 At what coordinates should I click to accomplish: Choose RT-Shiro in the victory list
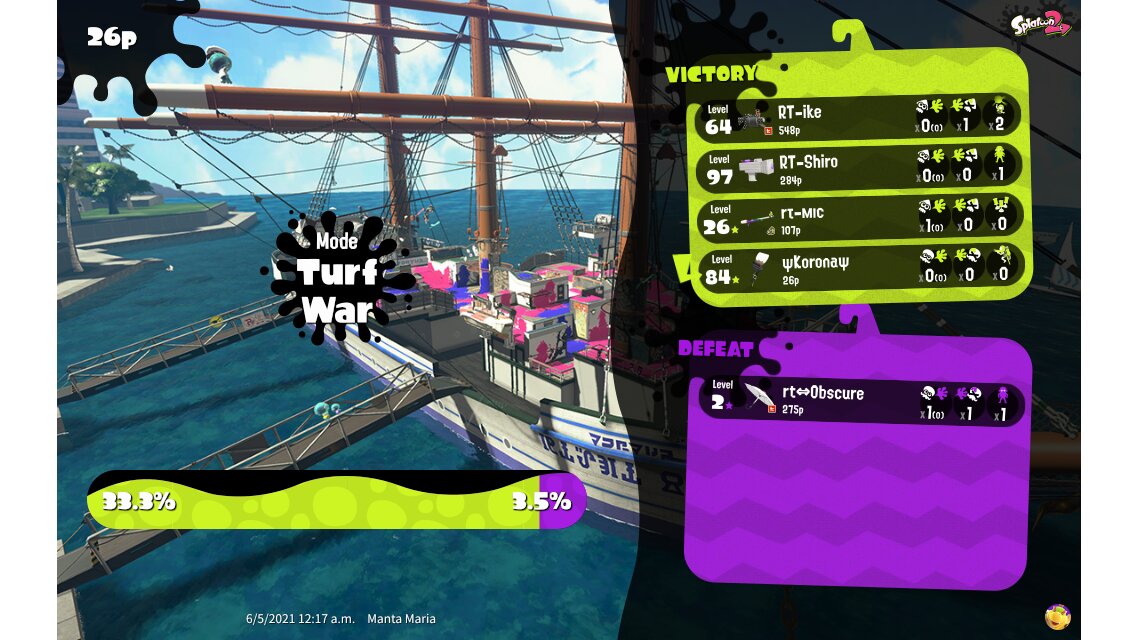(858, 167)
